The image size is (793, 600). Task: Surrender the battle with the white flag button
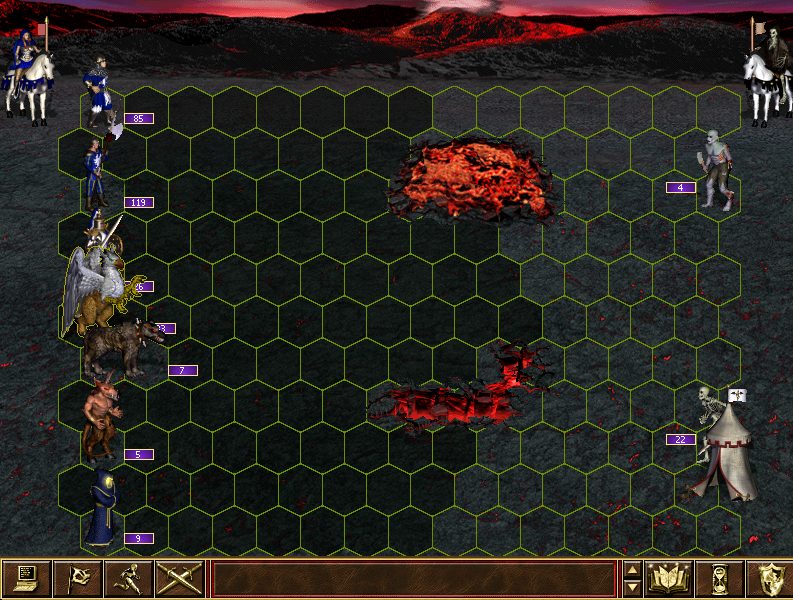coord(77,578)
